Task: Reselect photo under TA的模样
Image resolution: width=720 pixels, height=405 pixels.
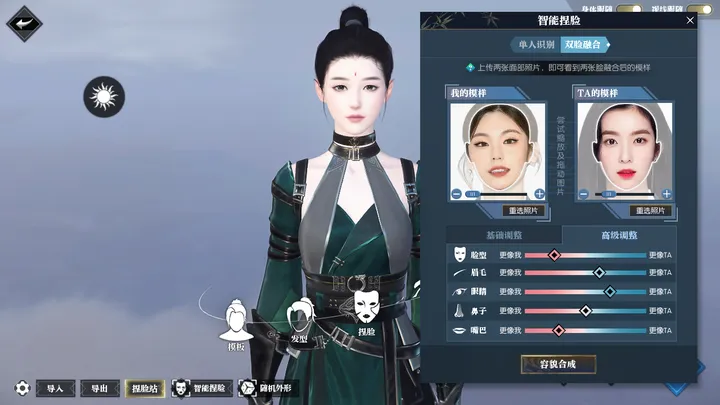Action: coord(650,211)
